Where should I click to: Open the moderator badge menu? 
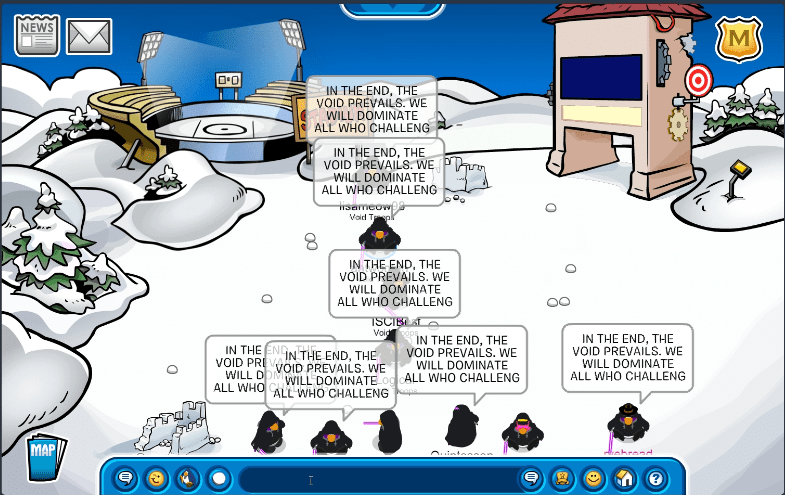[x=739, y=39]
